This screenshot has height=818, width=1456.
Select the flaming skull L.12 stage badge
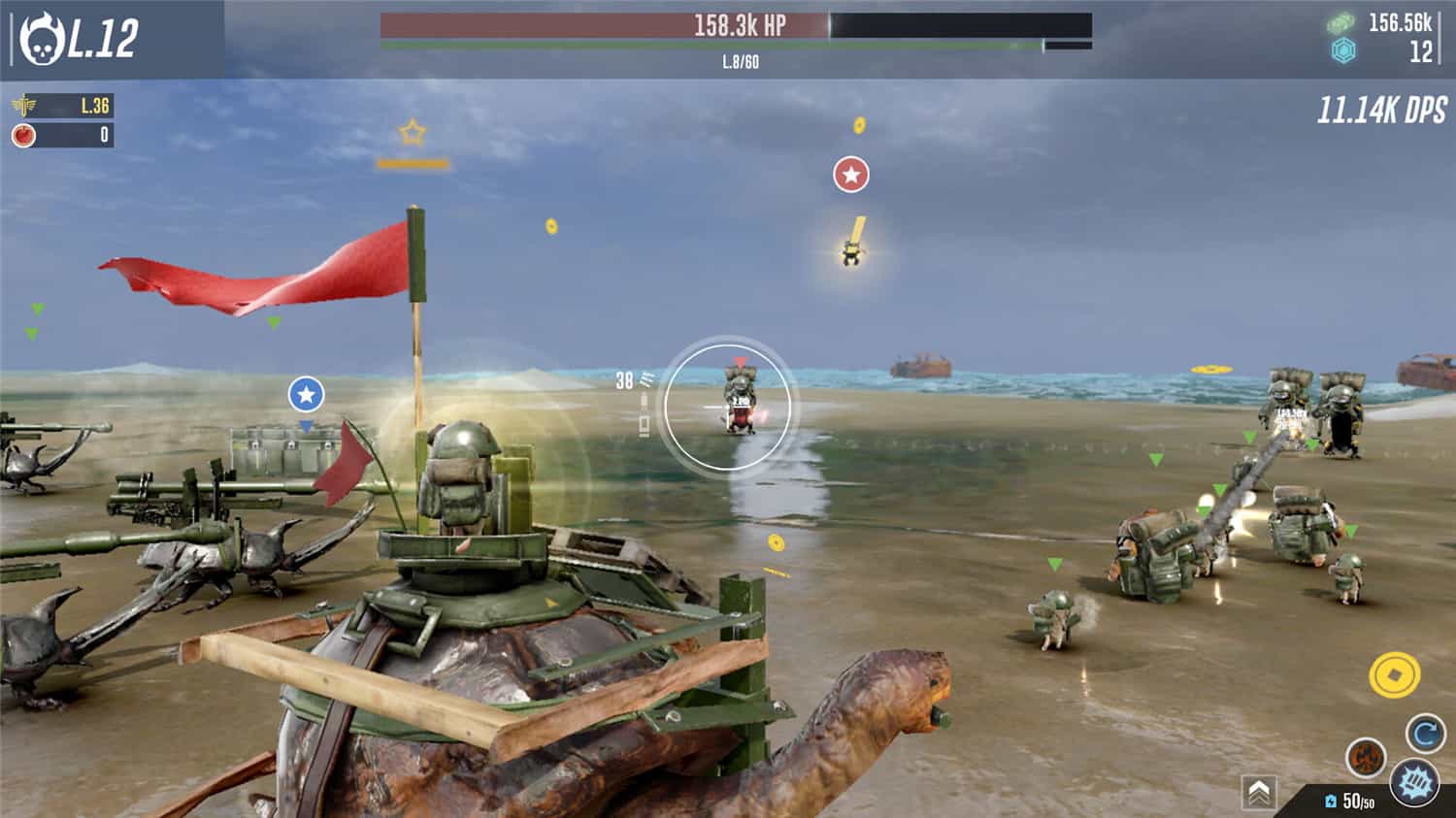[80, 38]
